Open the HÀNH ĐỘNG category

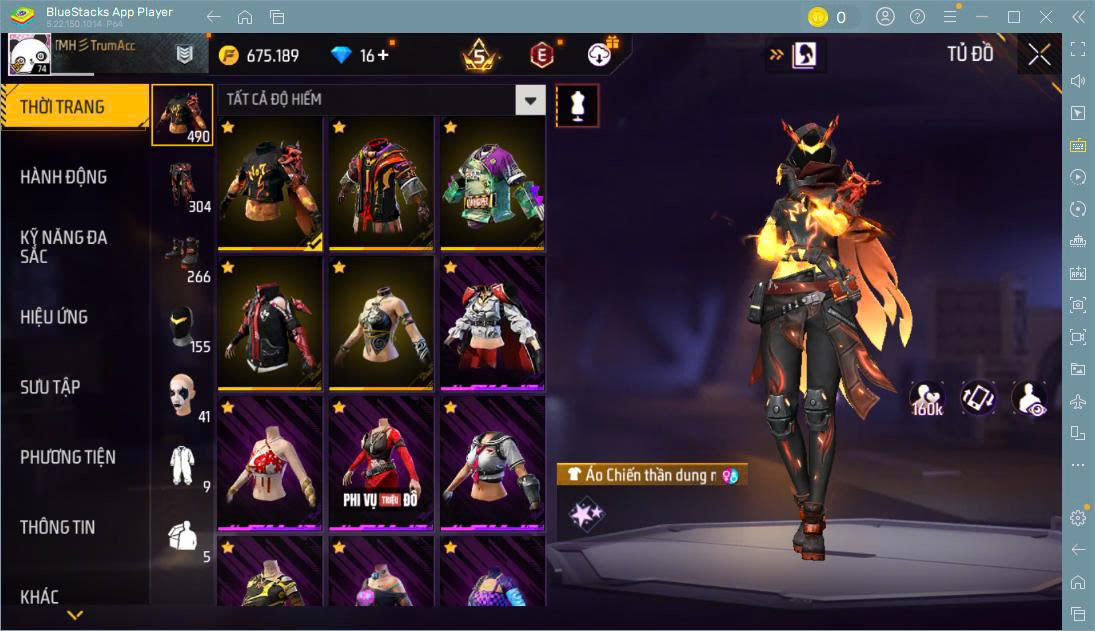tap(64, 177)
